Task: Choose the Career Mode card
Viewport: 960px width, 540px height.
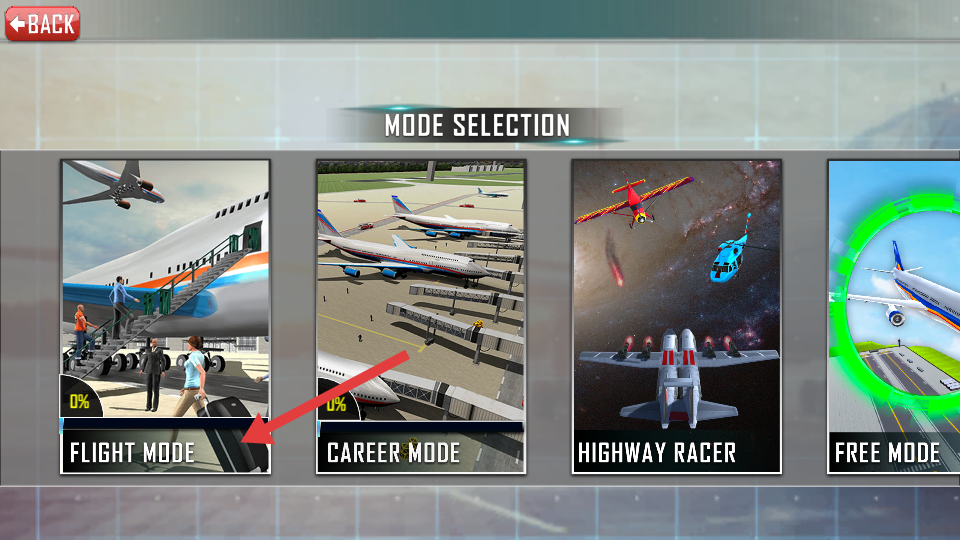Action: coord(420,315)
